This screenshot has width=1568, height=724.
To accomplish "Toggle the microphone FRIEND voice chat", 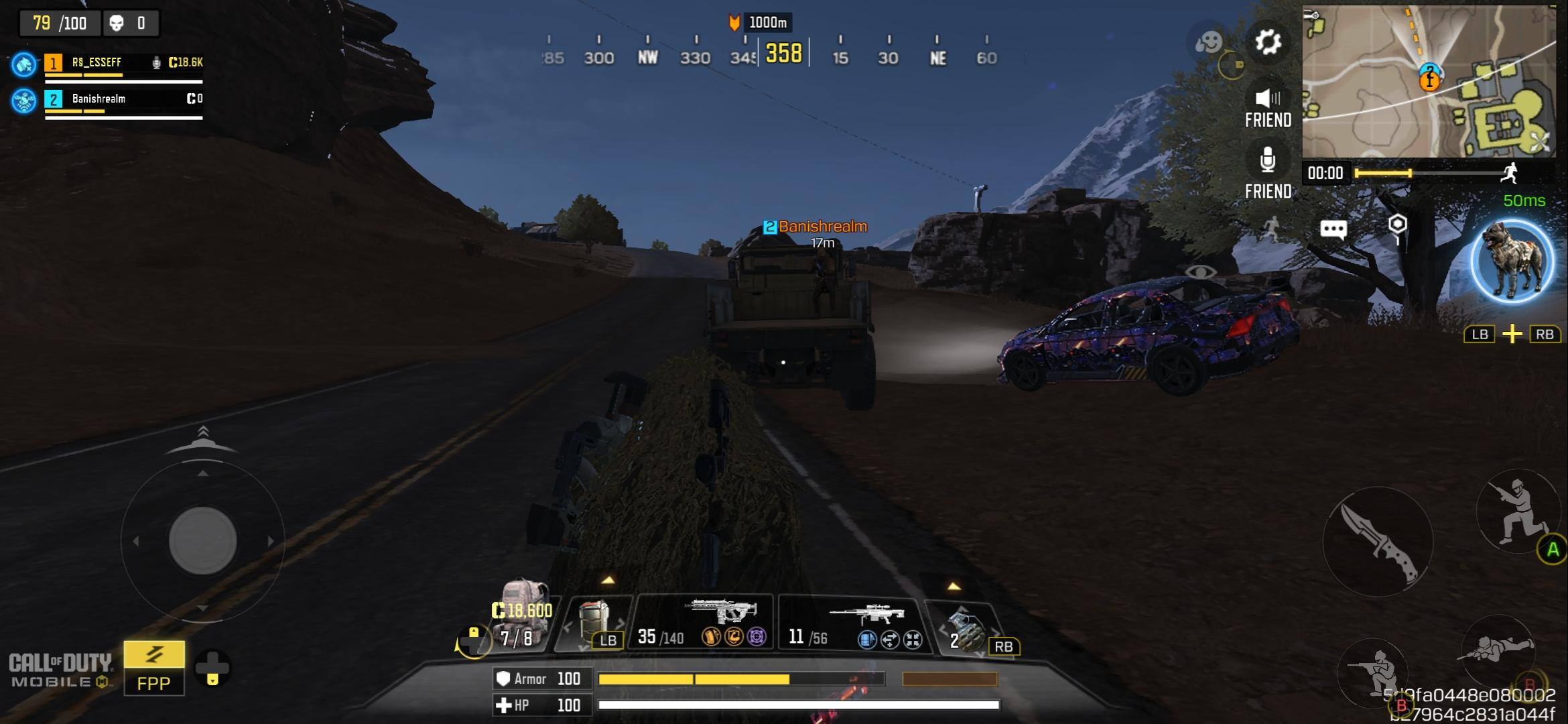I will [x=1267, y=171].
